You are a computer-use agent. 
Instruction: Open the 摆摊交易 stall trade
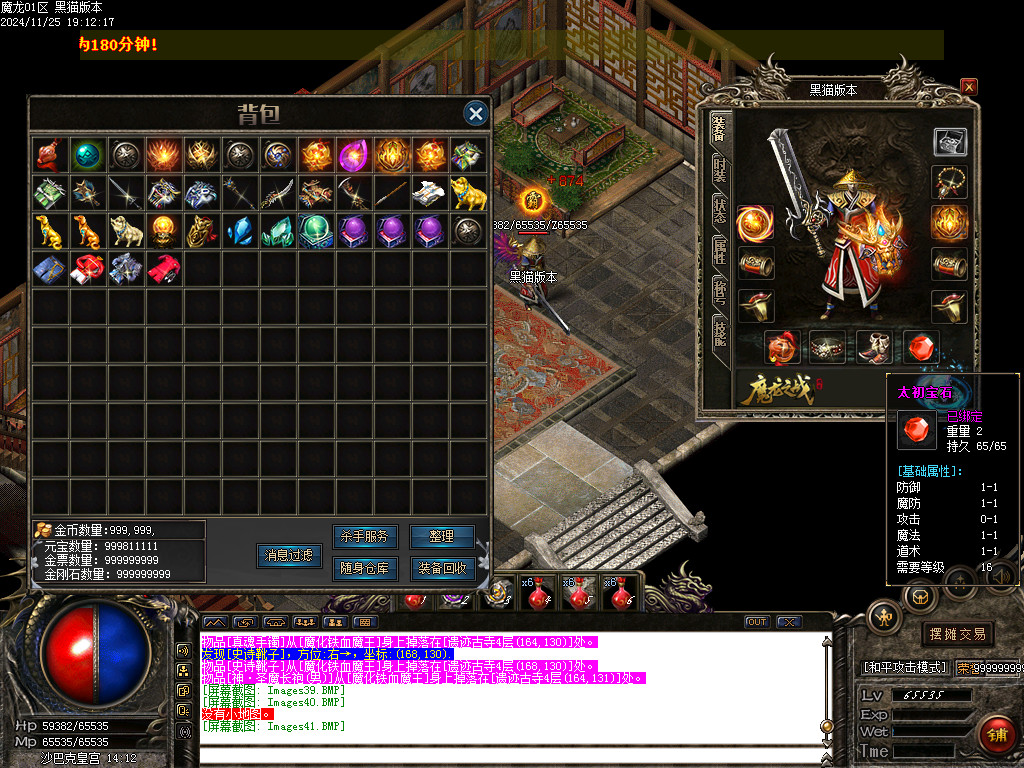(x=957, y=634)
